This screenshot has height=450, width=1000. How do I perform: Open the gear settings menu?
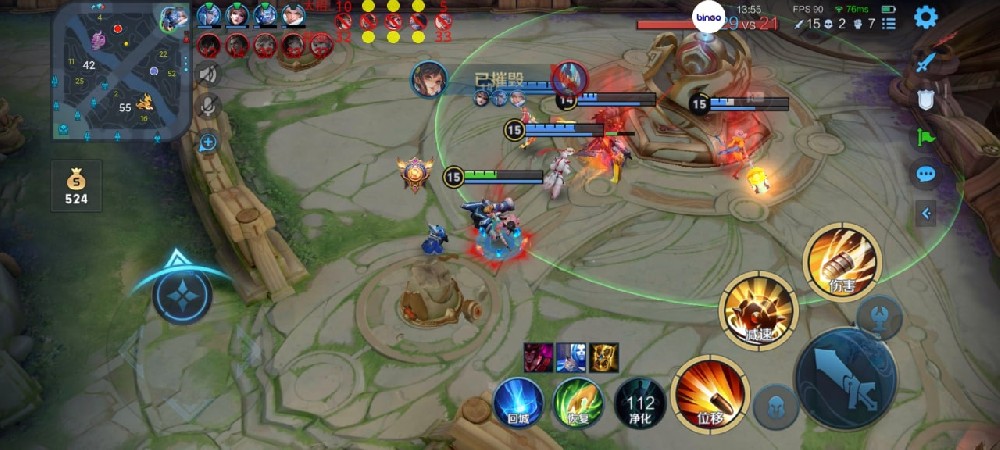926,16
